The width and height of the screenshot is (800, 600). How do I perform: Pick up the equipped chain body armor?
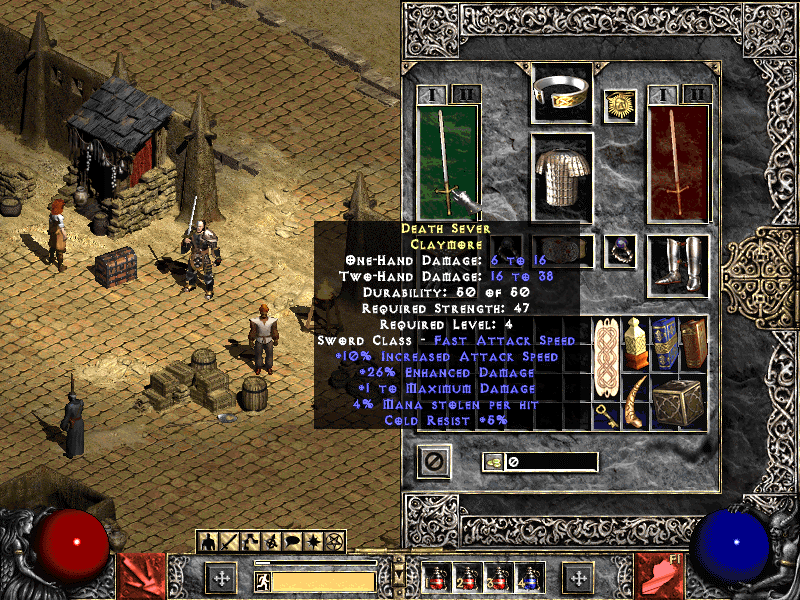click(x=561, y=177)
